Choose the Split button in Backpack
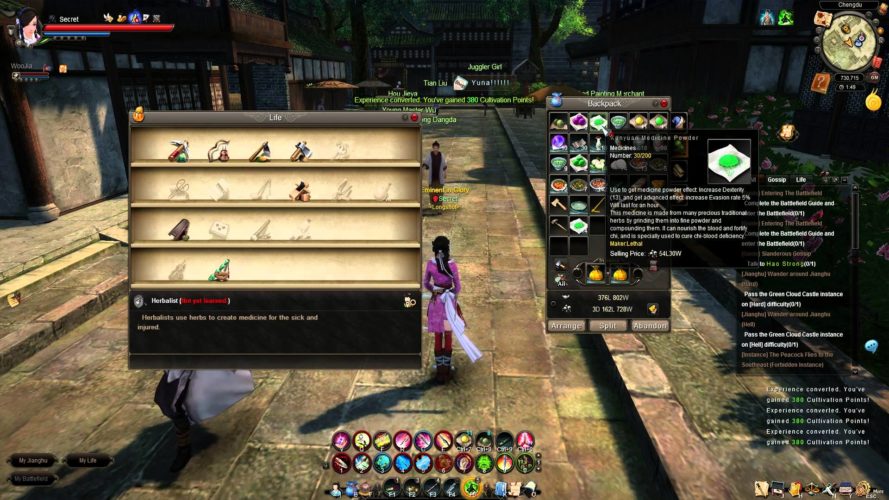889x500 pixels. pos(608,326)
